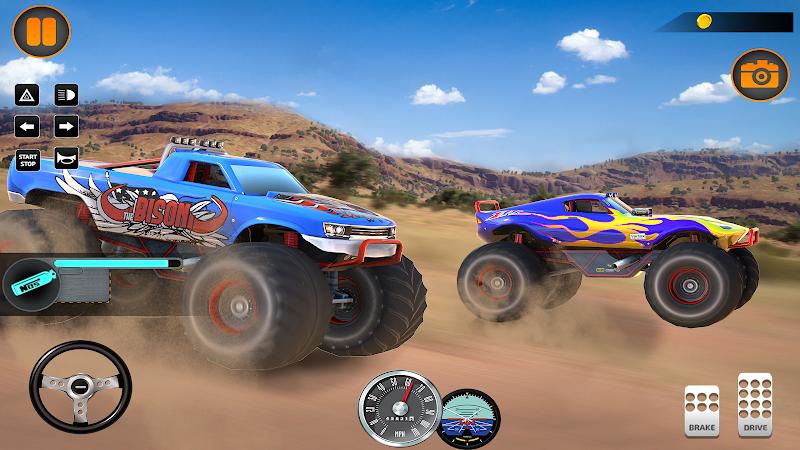Hit the START STOP engine button

tap(28, 158)
